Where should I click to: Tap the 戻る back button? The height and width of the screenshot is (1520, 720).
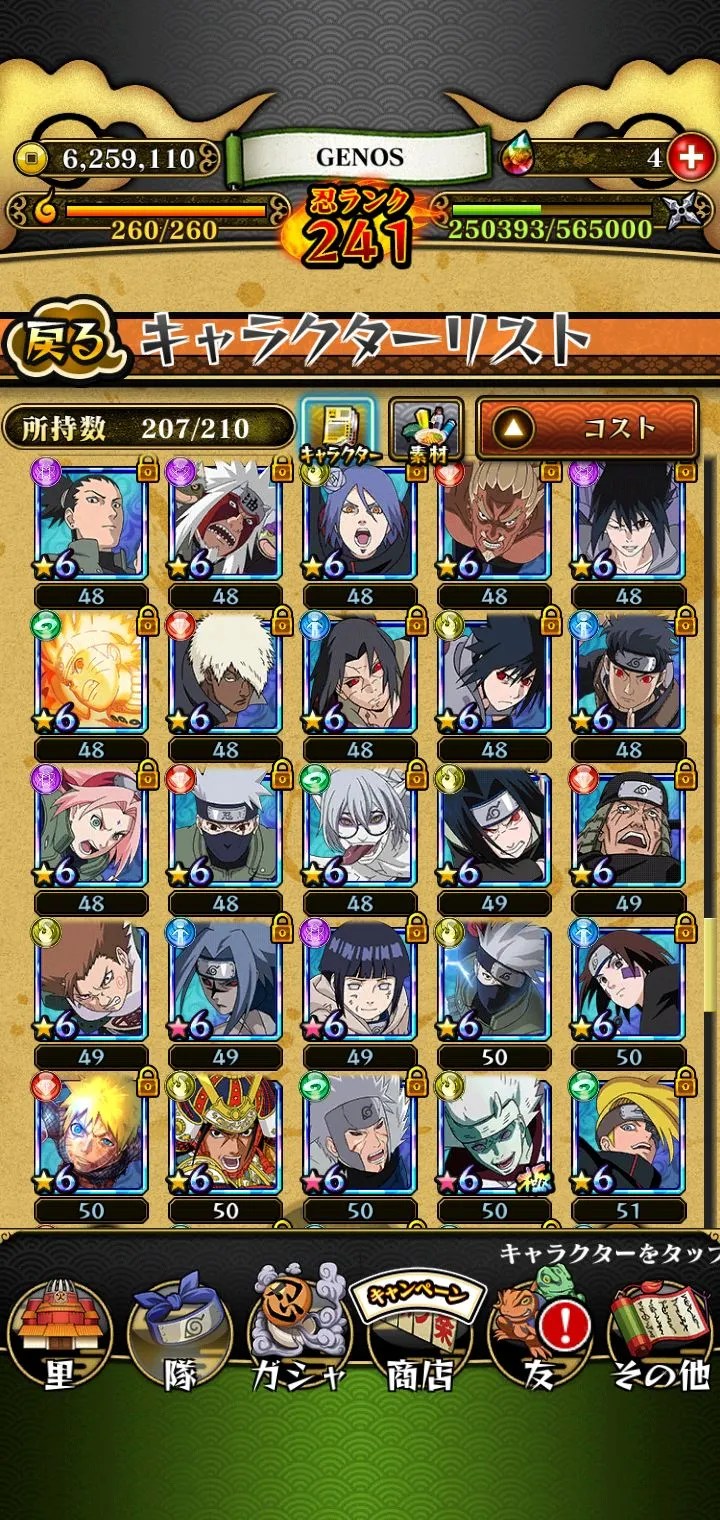click(67, 342)
